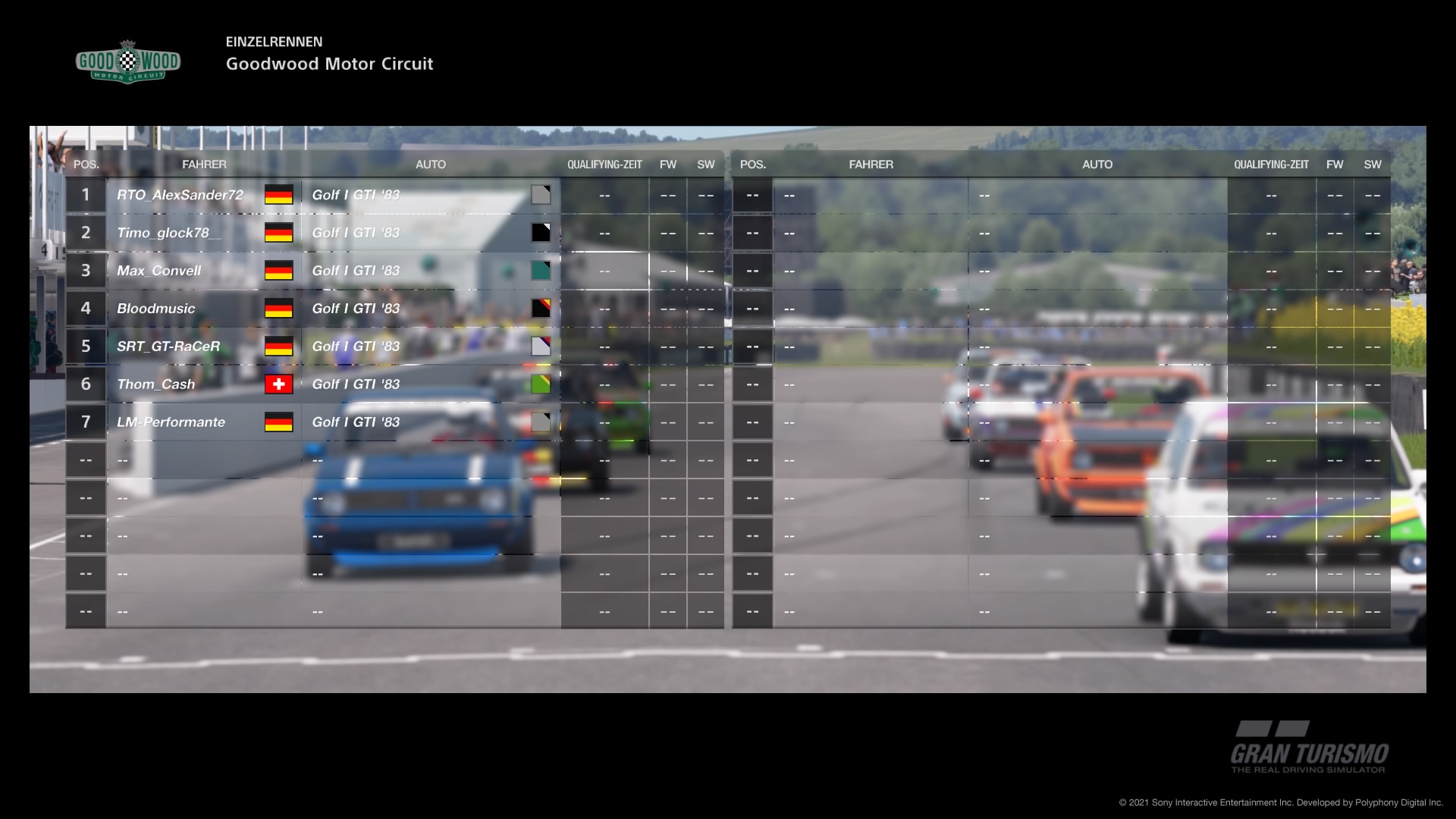This screenshot has height=819, width=1456.
Task: Select SRT_GT-RaCeR in the starting grid
Action: (168, 347)
